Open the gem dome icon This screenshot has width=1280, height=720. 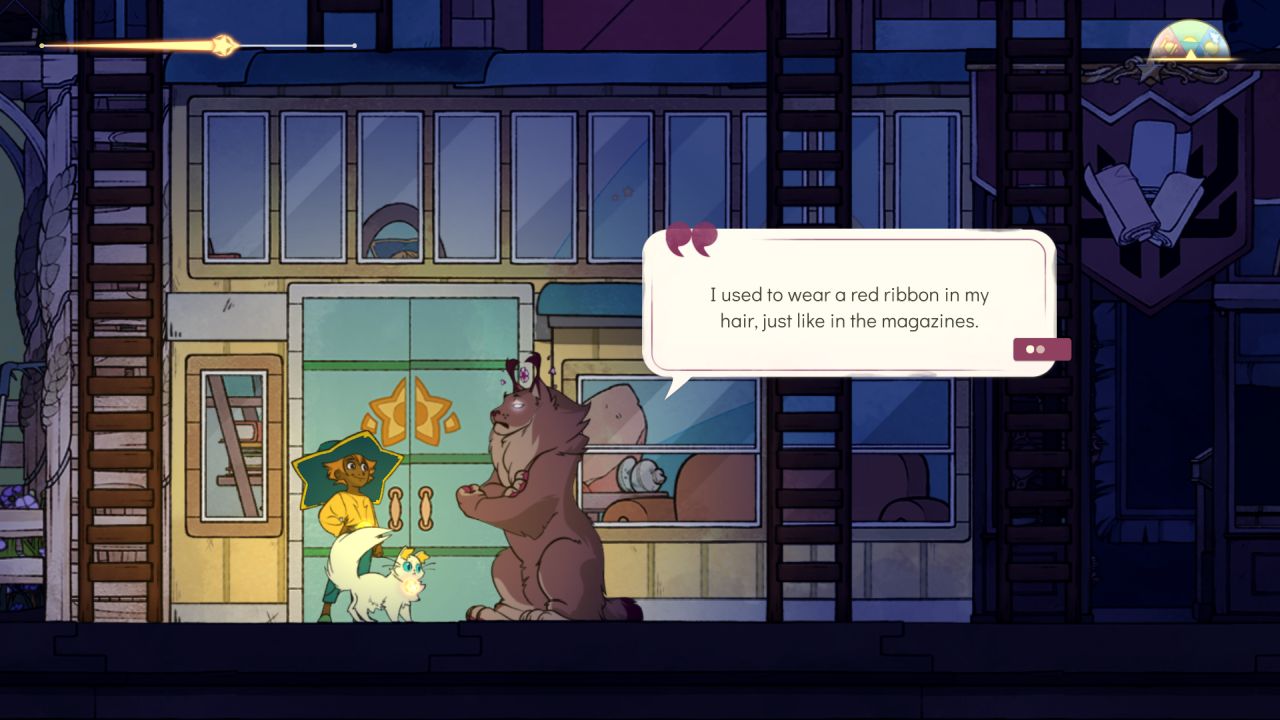(1189, 42)
